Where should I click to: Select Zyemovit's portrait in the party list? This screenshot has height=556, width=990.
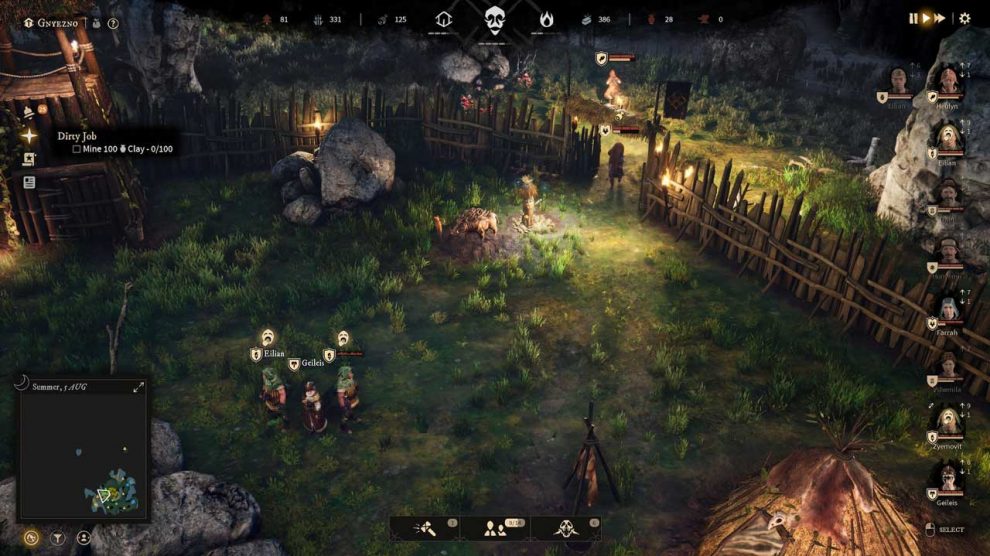coord(945,423)
